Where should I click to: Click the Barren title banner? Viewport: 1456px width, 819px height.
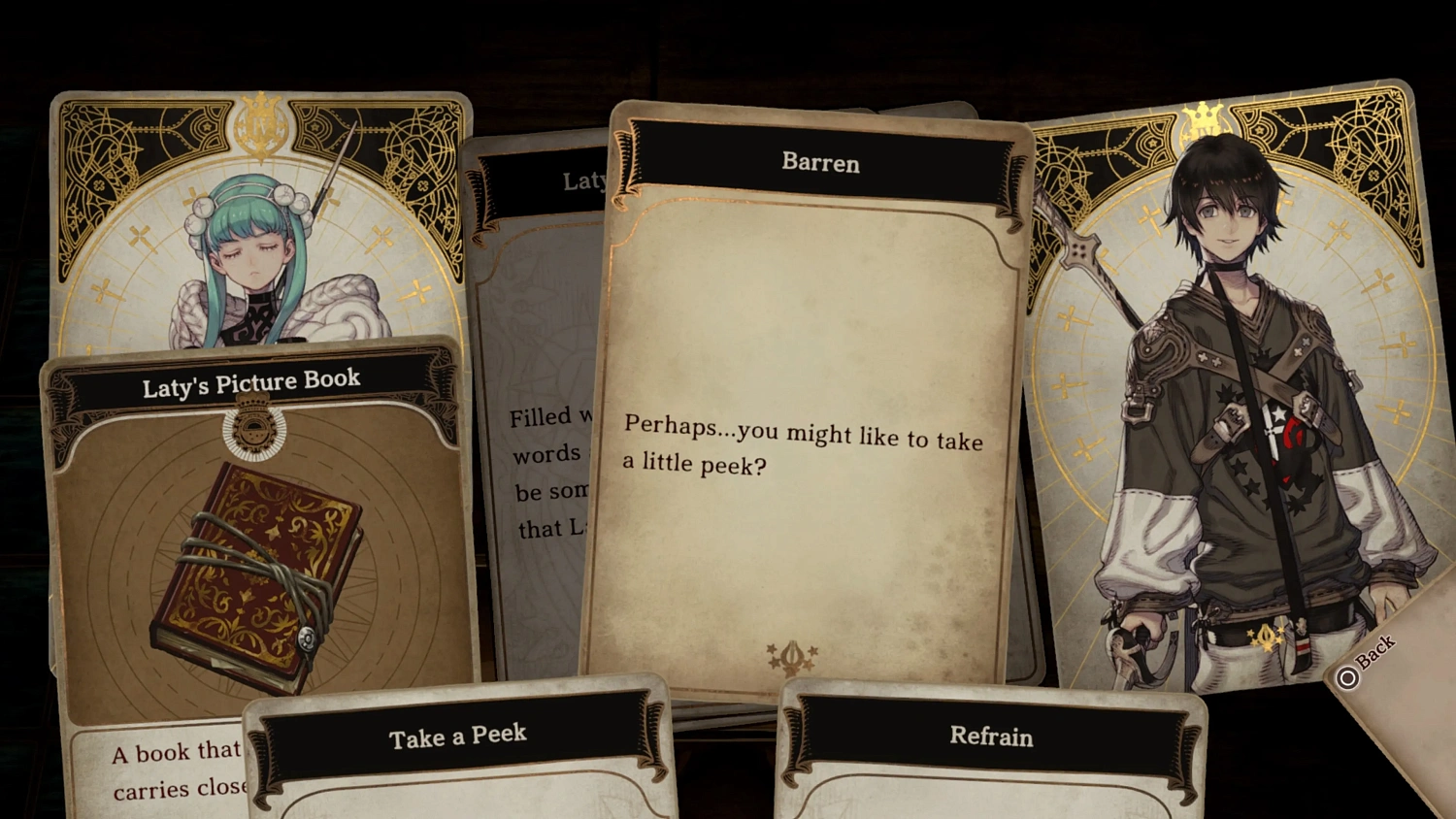click(820, 163)
